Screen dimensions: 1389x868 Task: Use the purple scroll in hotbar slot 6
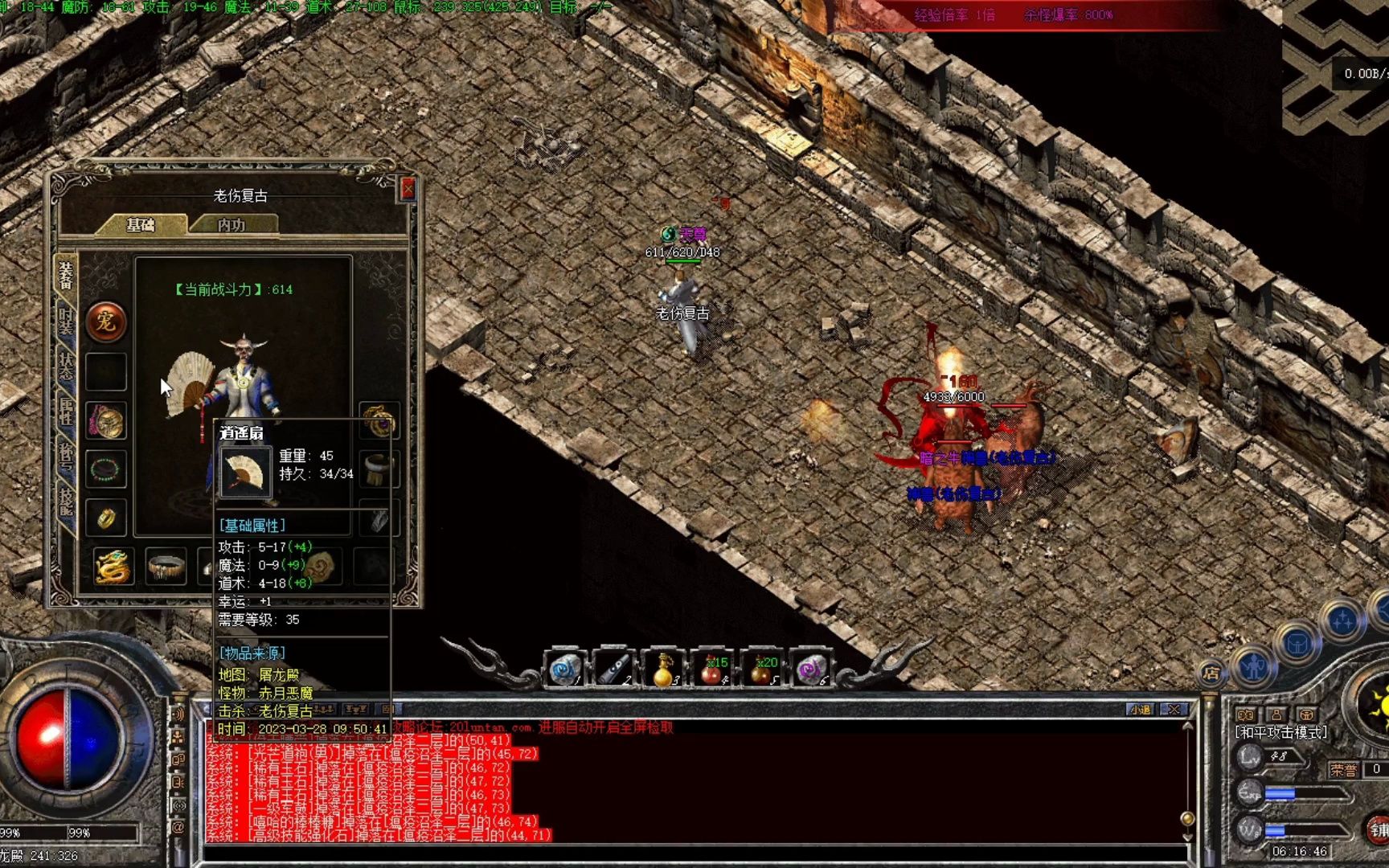pos(810,669)
